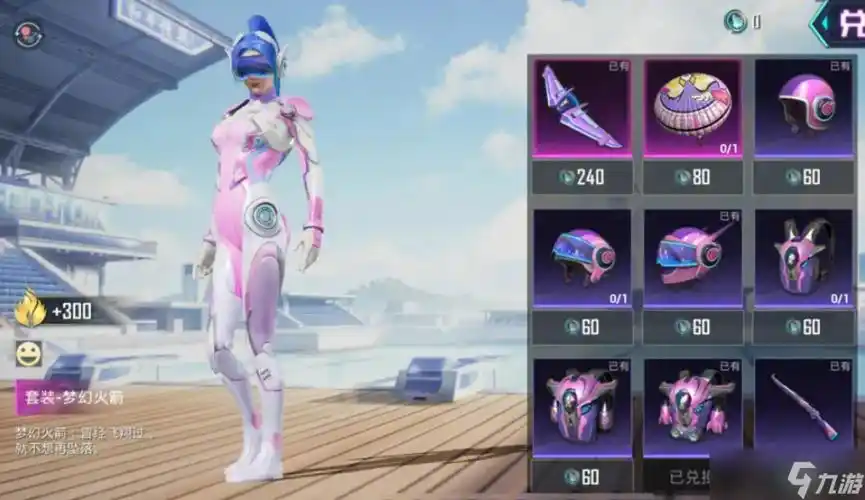
Task: Choose the pink horned backpack tile
Action: [802, 259]
